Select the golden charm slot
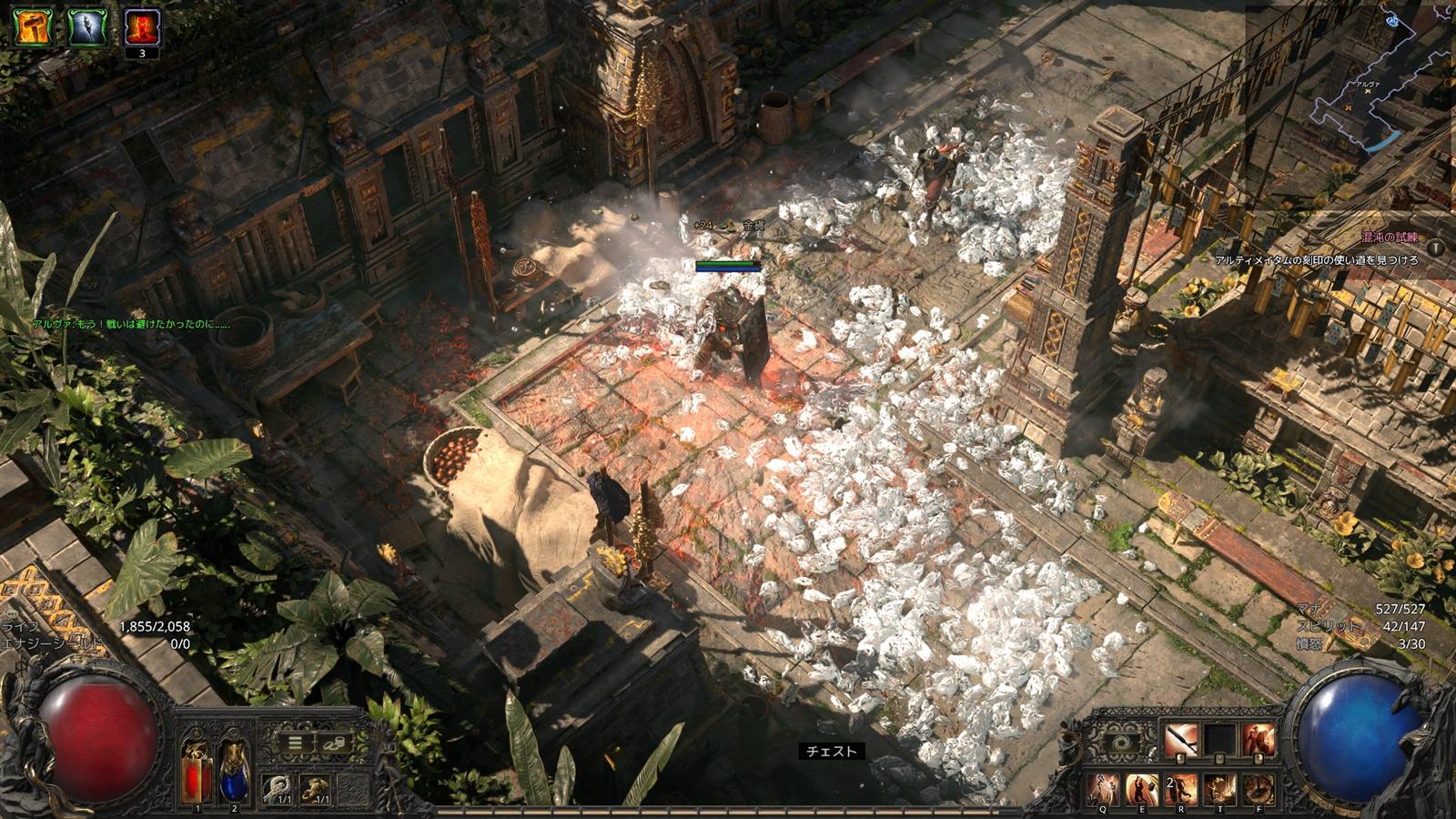Screen dimensions: 1456x819 [315, 788]
